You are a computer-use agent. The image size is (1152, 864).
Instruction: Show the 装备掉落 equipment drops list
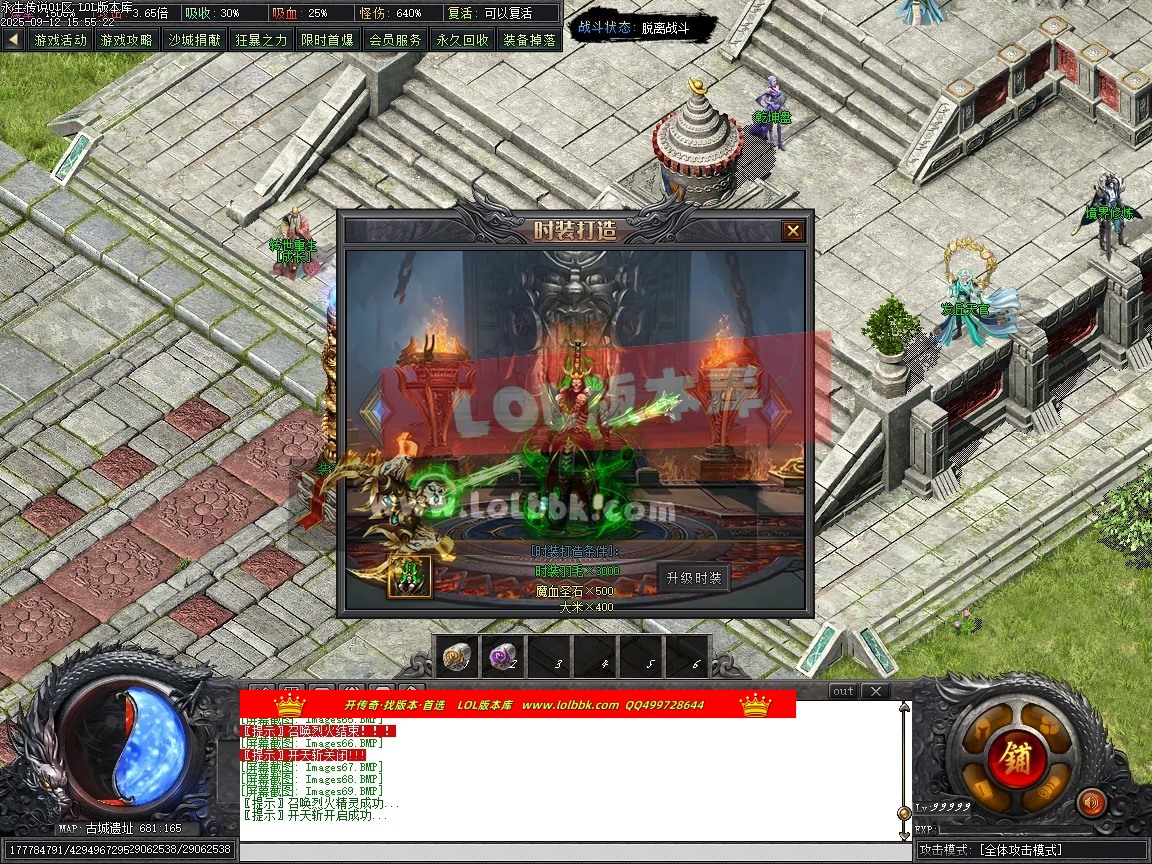529,40
